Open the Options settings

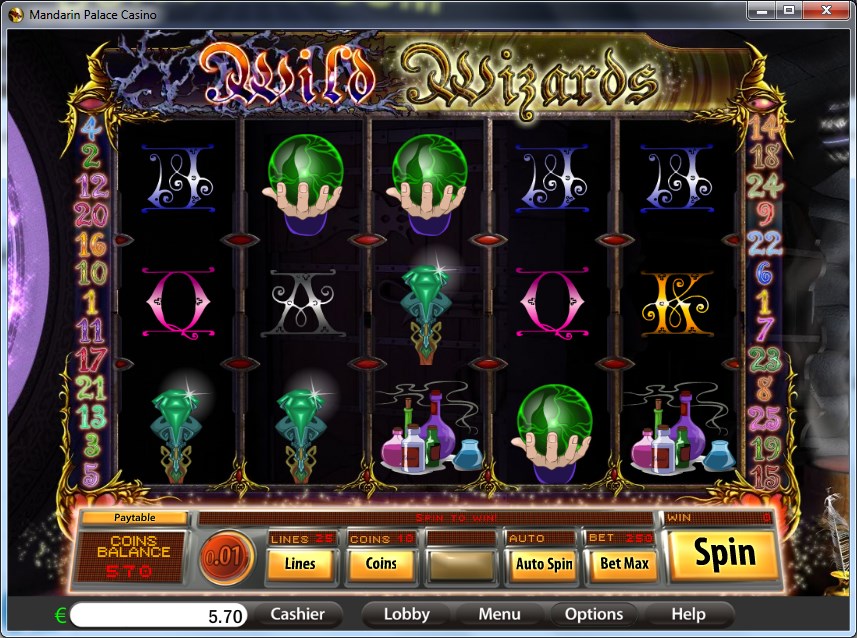coord(594,614)
